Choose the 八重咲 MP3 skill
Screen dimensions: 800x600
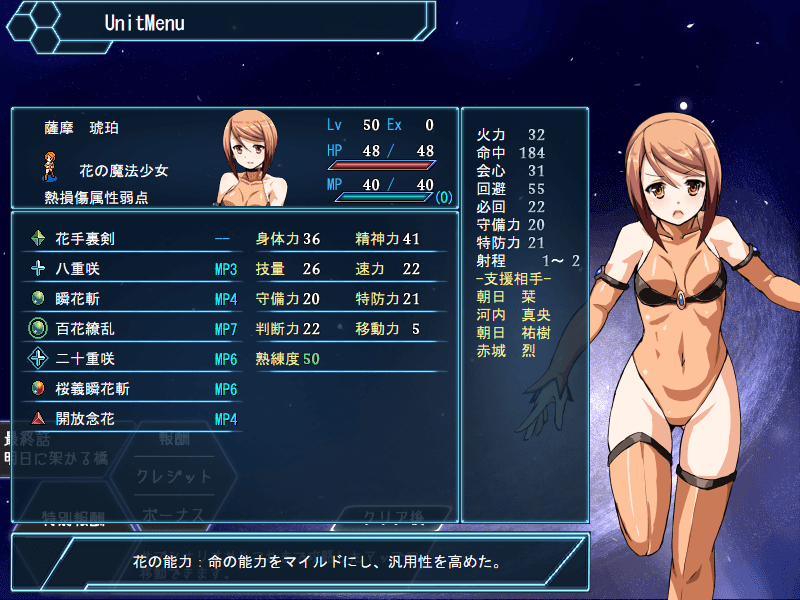tap(135, 269)
